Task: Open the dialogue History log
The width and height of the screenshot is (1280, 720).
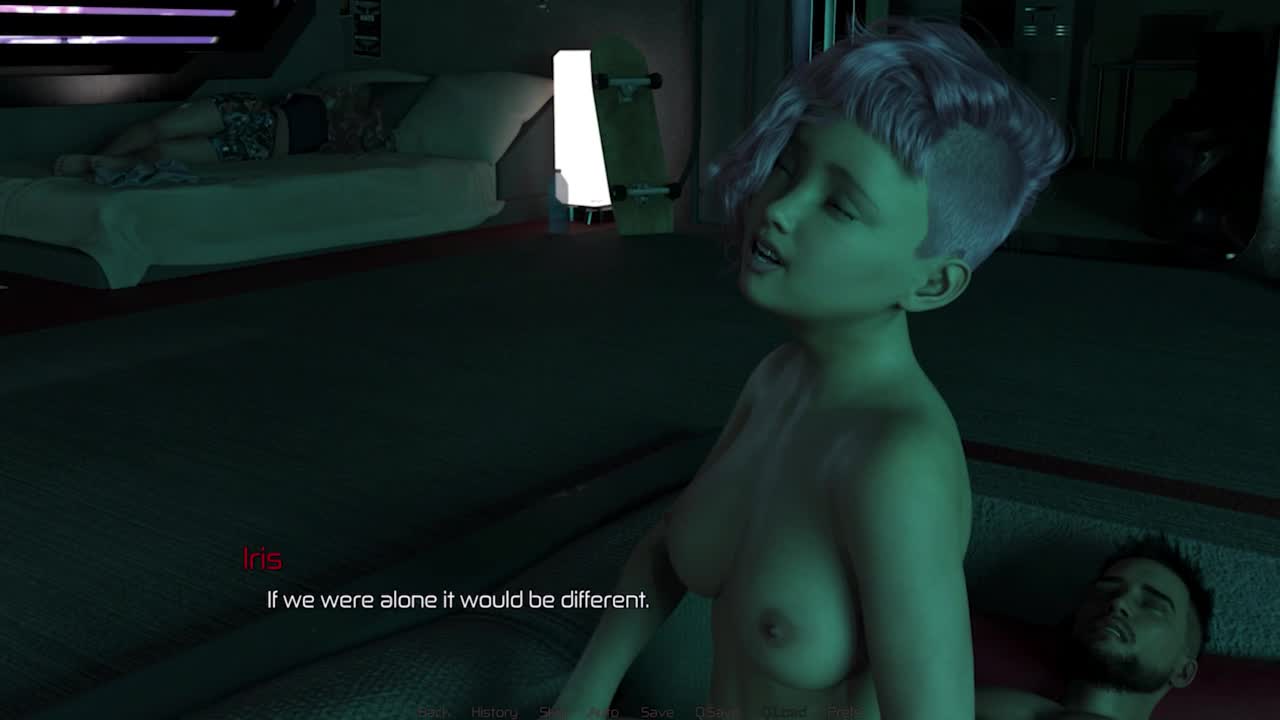Action: (494, 712)
